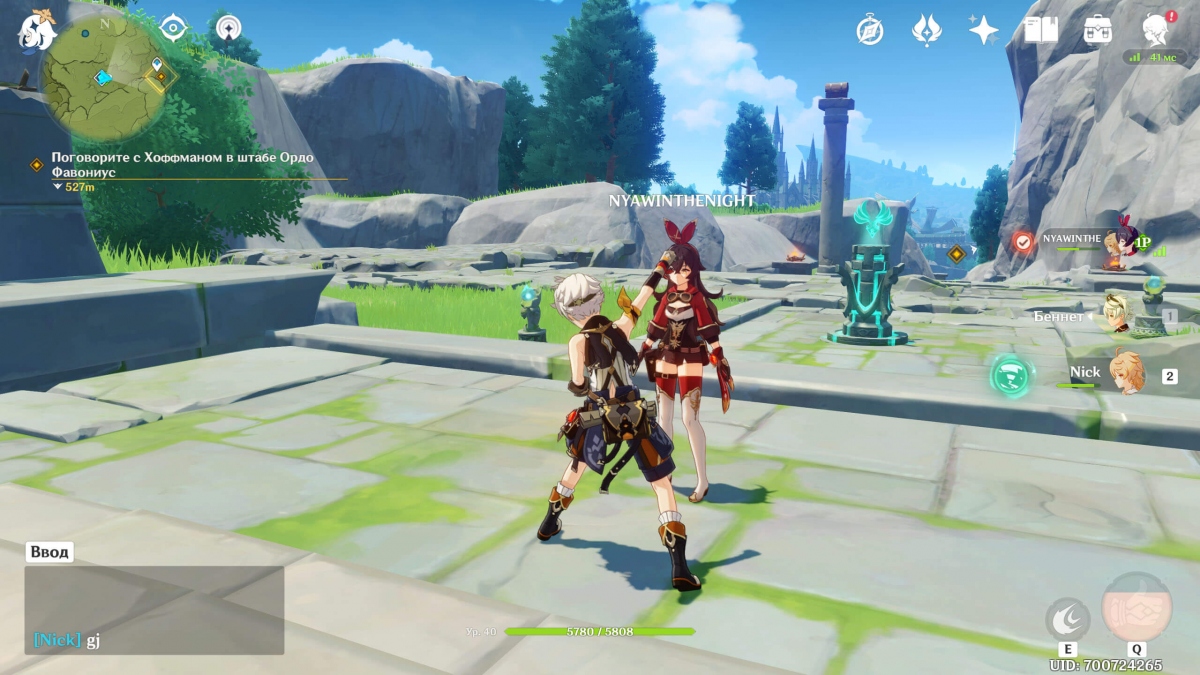Open the Paimon menu
This screenshot has width=1200, height=675.
pos(38,30)
